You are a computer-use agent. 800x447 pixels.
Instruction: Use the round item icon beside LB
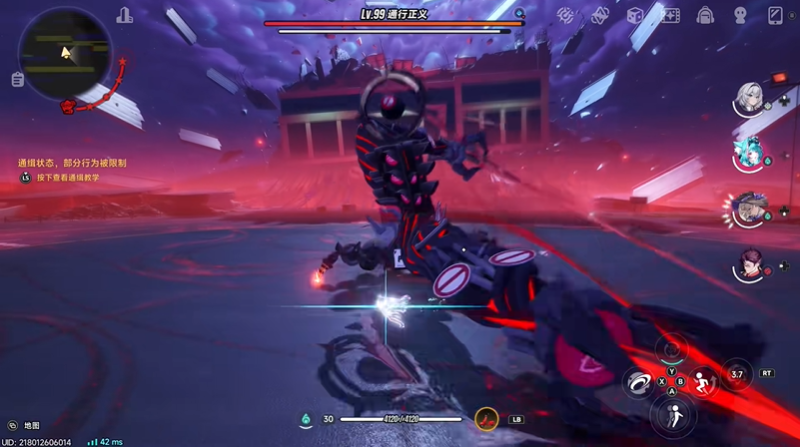click(x=487, y=419)
